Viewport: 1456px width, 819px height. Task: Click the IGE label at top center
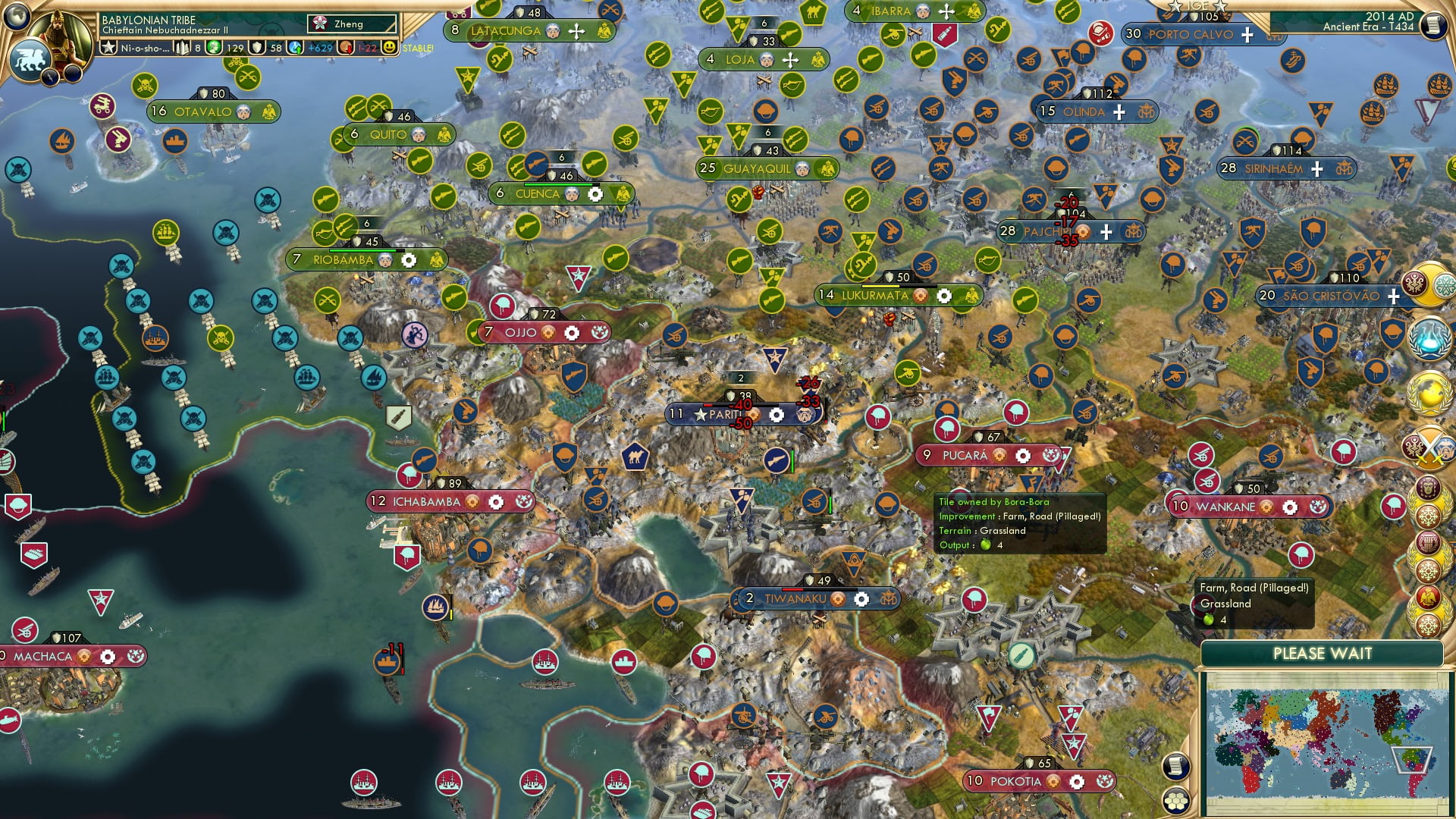1196,5
